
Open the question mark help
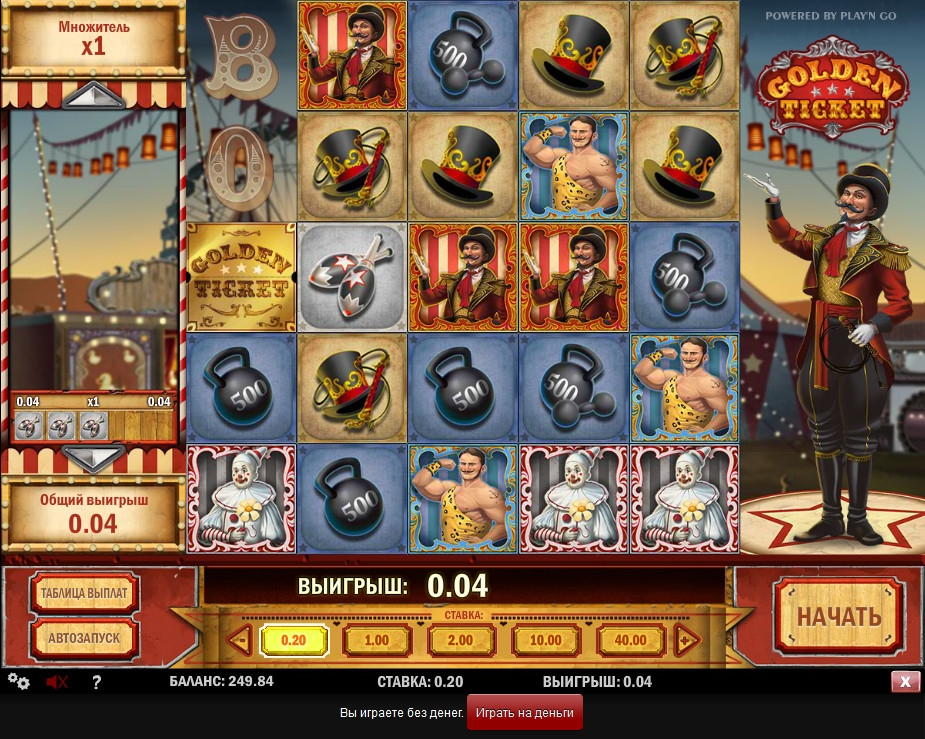click(97, 683)
